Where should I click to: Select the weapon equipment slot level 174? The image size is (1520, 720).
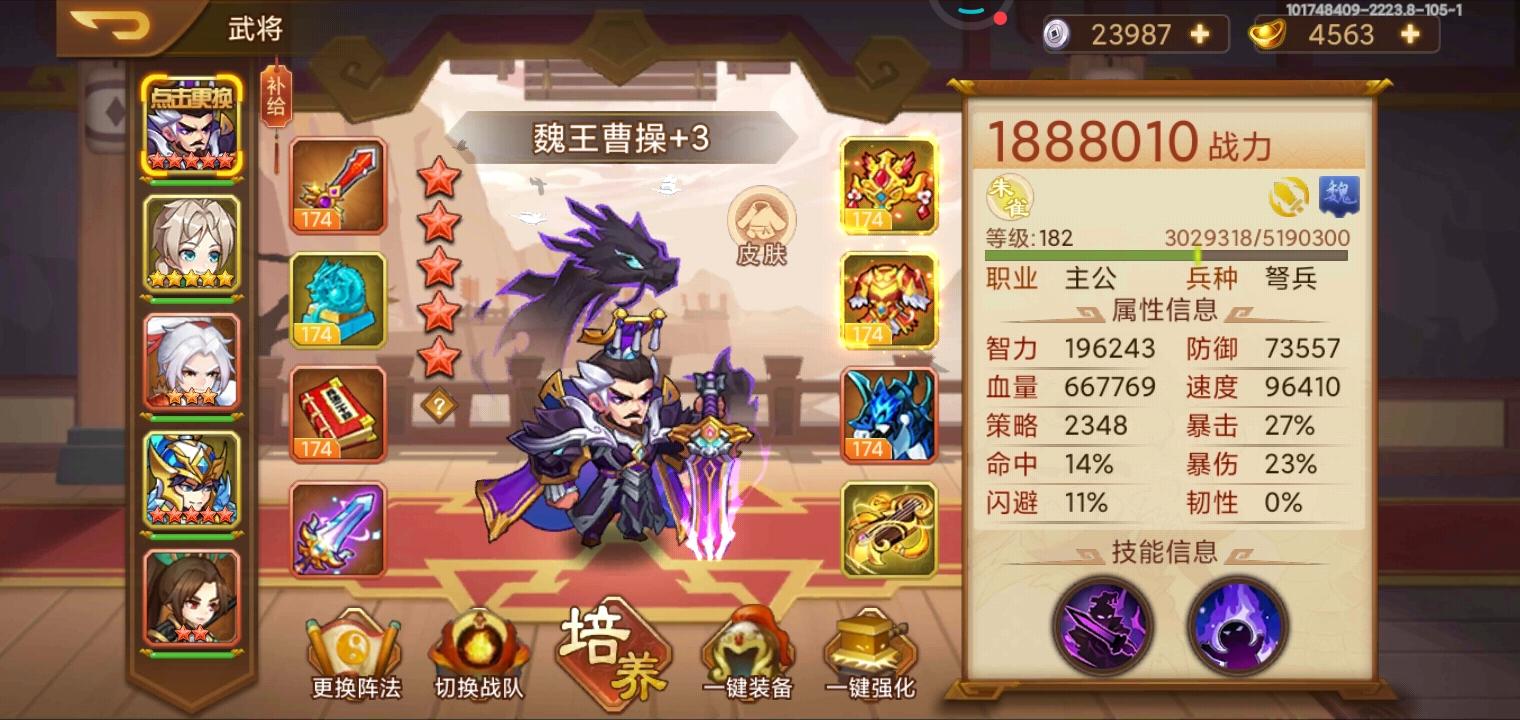click(337, 185)
